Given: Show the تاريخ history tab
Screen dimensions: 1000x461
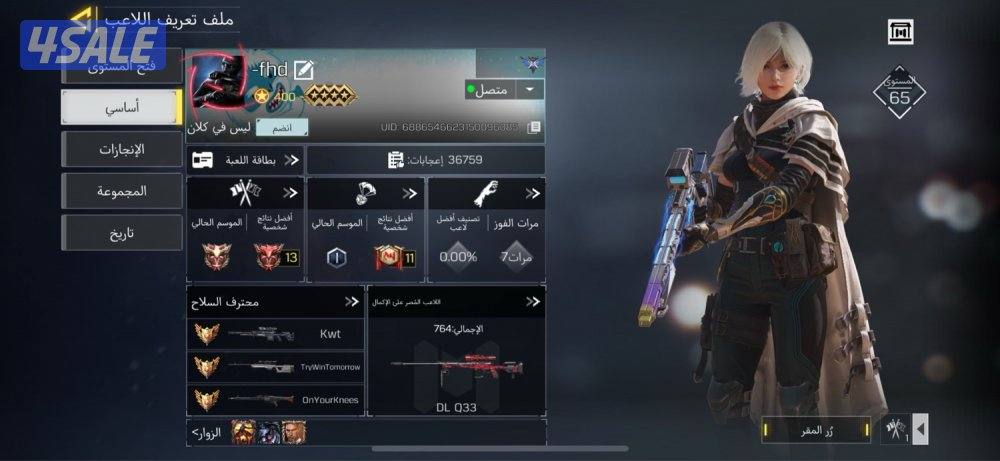Looking at the screenshot, I should (x=121, y=233).
